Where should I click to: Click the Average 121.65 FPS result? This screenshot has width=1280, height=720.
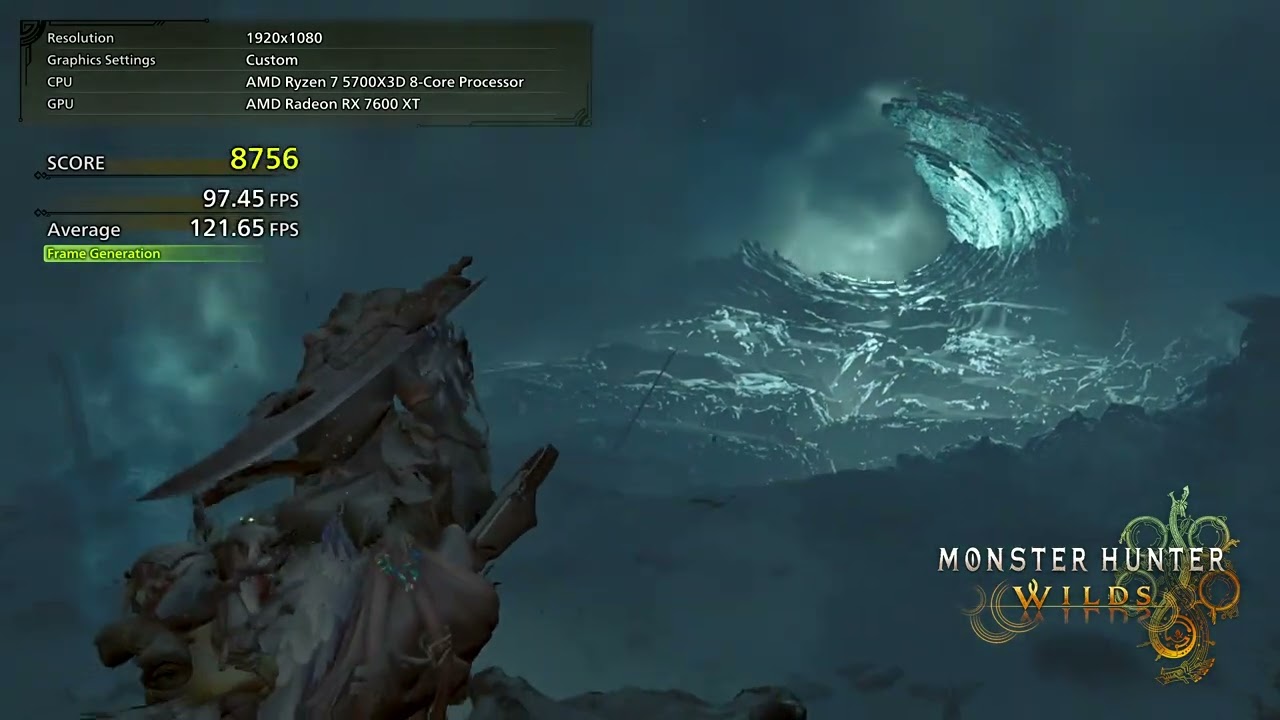(245, 229)
